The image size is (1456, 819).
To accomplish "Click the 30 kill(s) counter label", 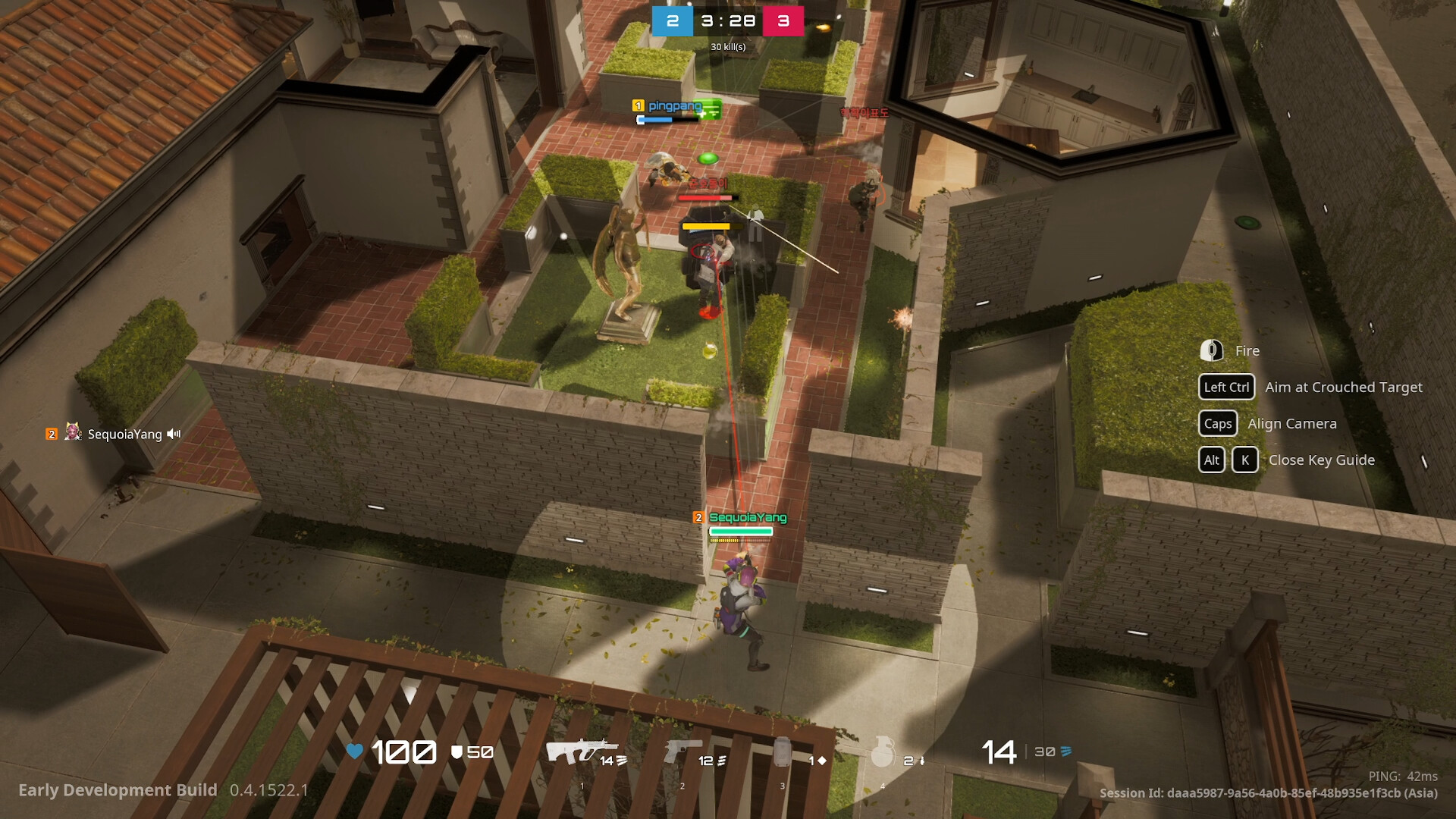I will 727,46.
